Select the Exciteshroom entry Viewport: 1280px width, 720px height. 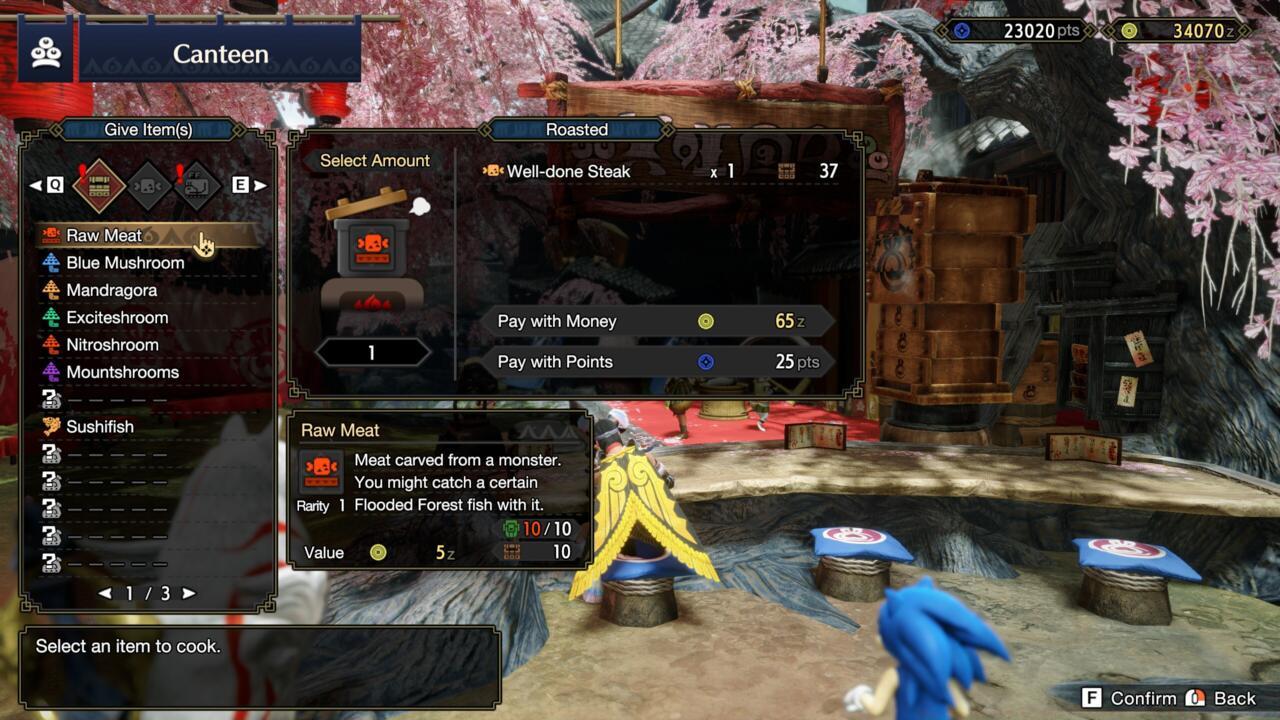click(x=117, y=318)
